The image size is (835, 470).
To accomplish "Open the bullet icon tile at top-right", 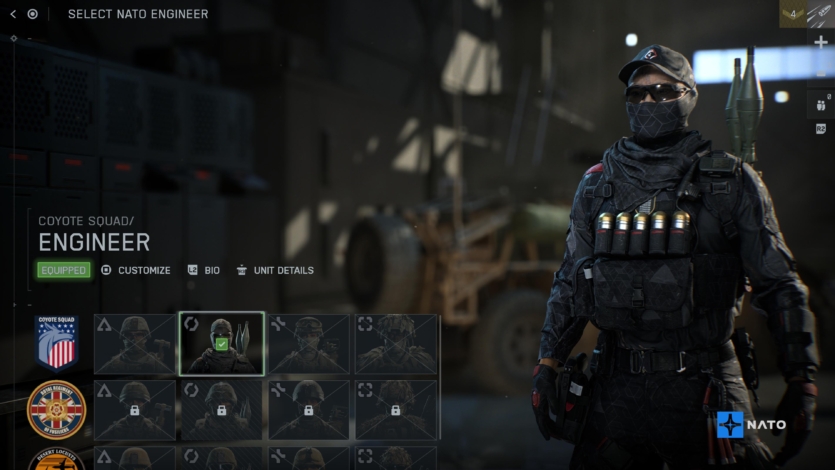I will pos(821,14).
